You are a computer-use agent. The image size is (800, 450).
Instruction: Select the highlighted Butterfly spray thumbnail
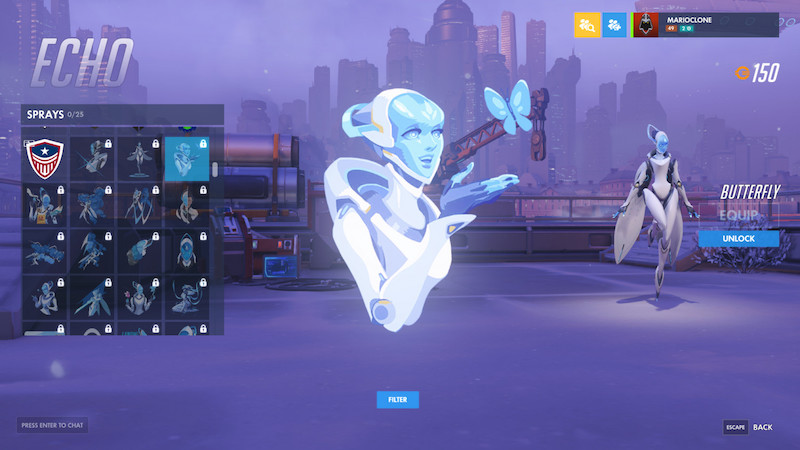click(187, 158)
